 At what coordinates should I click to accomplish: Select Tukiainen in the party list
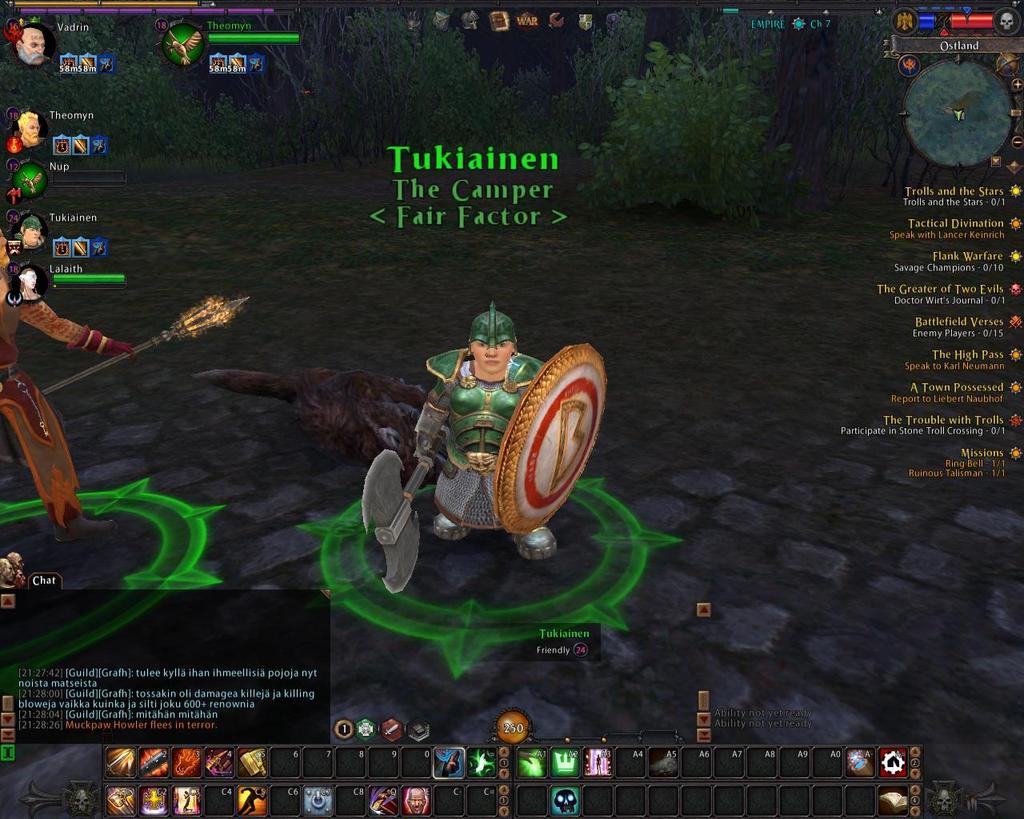(x=32, y=232)
